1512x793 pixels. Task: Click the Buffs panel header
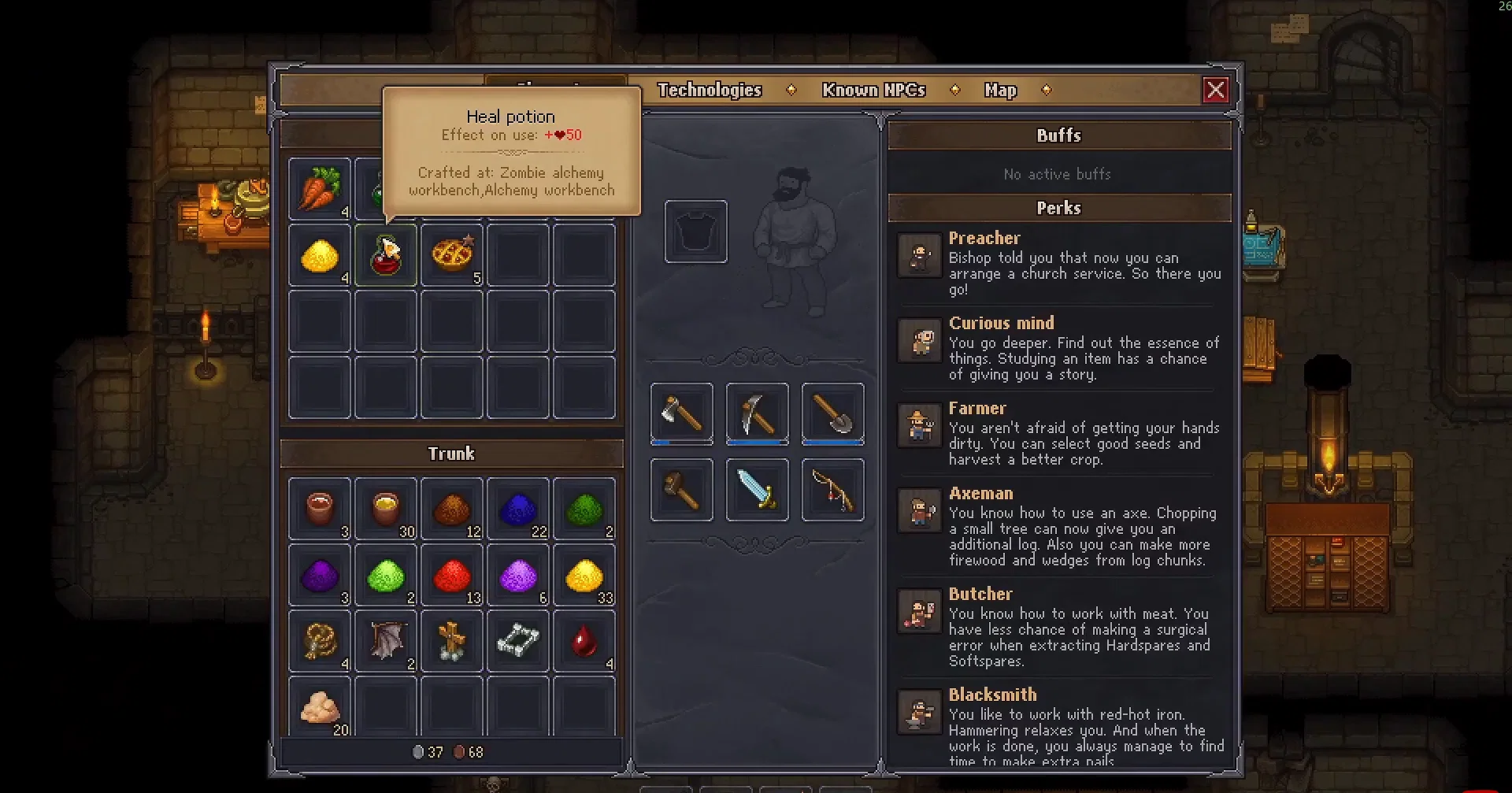(1058, 135)
